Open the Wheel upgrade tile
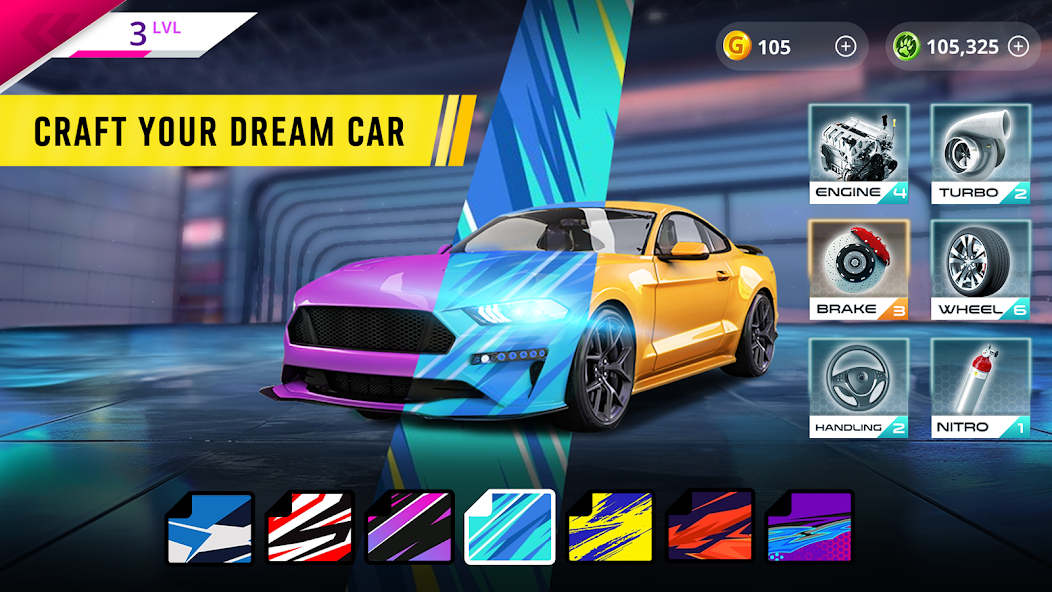The image size is (1052, 592). pos(980,270)
